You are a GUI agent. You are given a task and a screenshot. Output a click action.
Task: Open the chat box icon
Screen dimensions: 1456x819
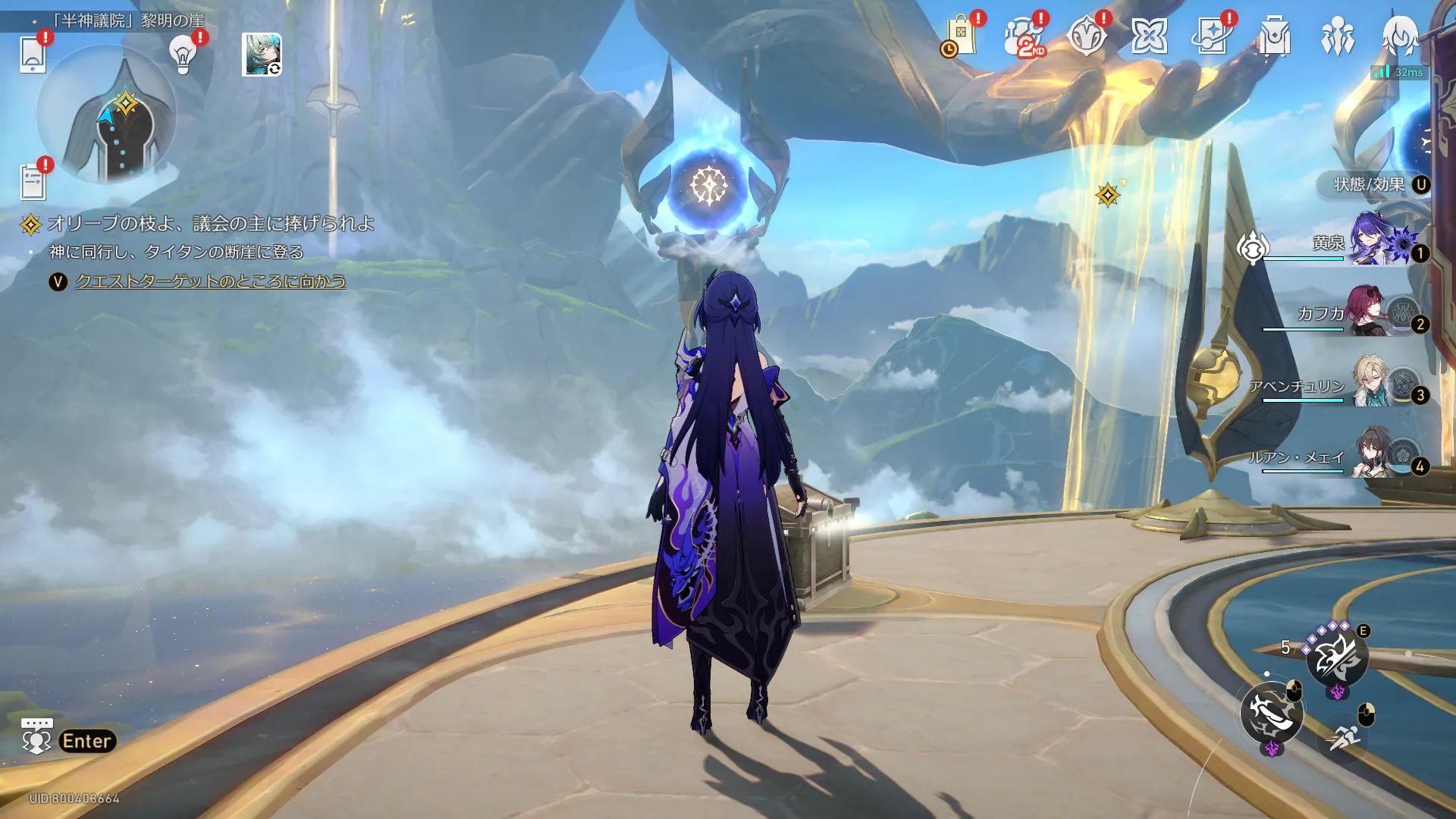[x=36, y=736]
